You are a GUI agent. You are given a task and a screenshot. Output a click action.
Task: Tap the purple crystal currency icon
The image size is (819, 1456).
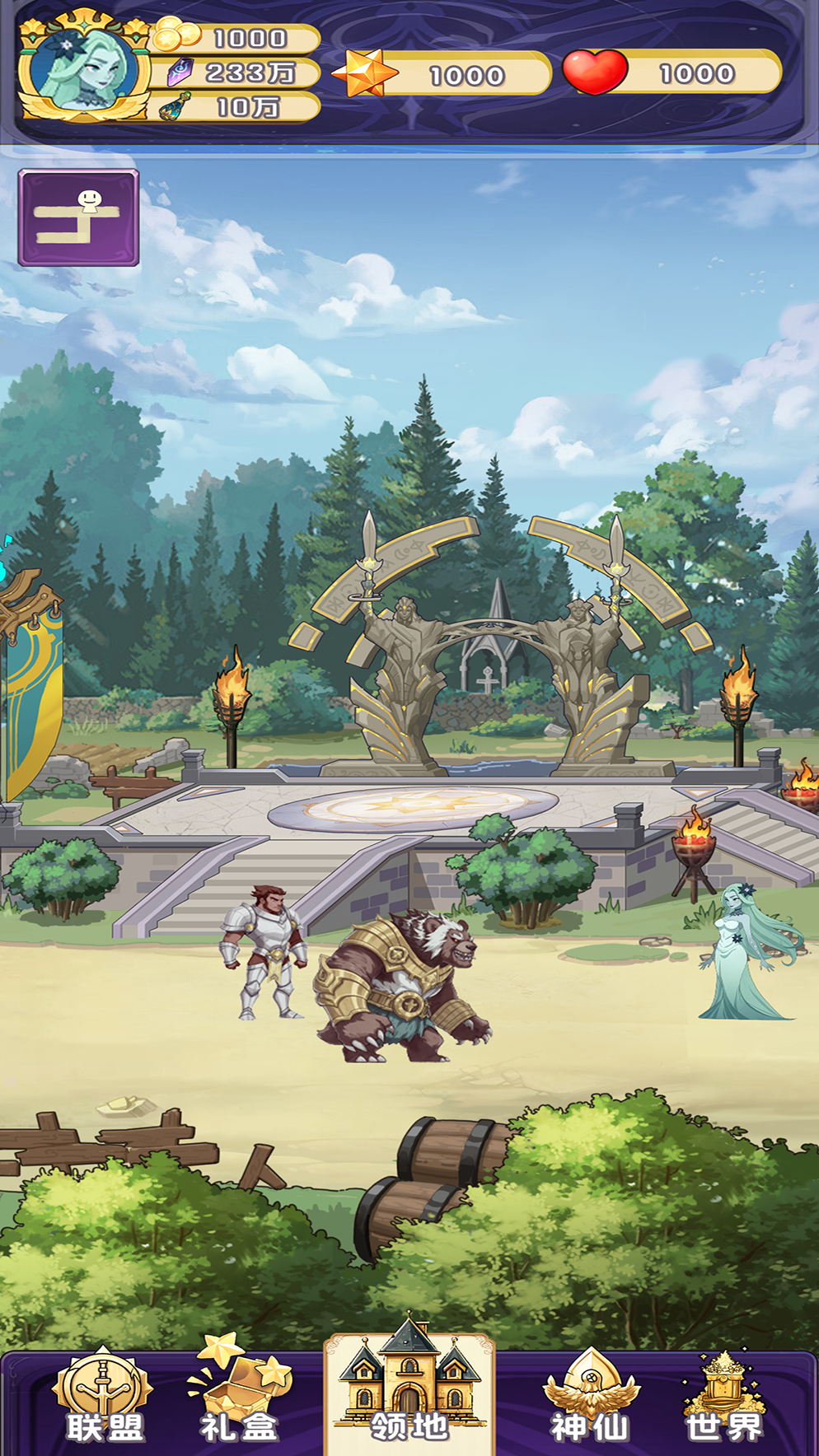(180, 72)
